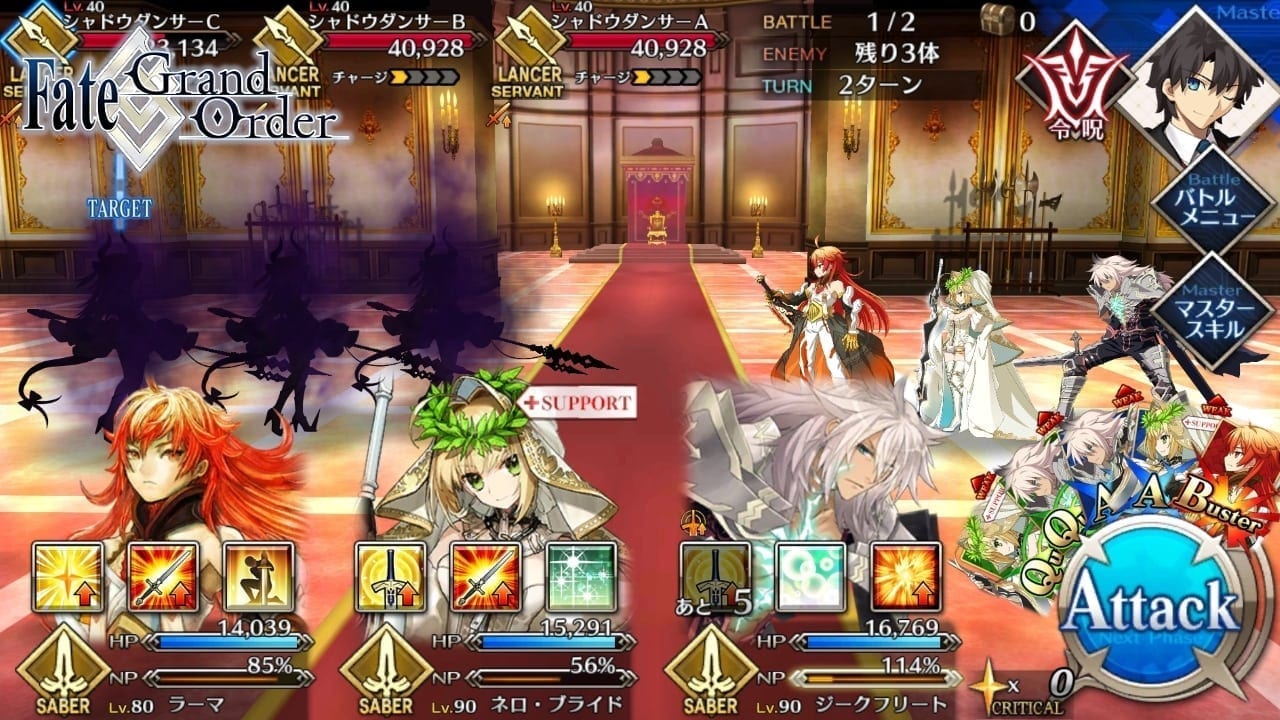Select Siegfried's sword skill on cooldown
Viewport: 1280px width, 720px height.
tap(714, 577)
